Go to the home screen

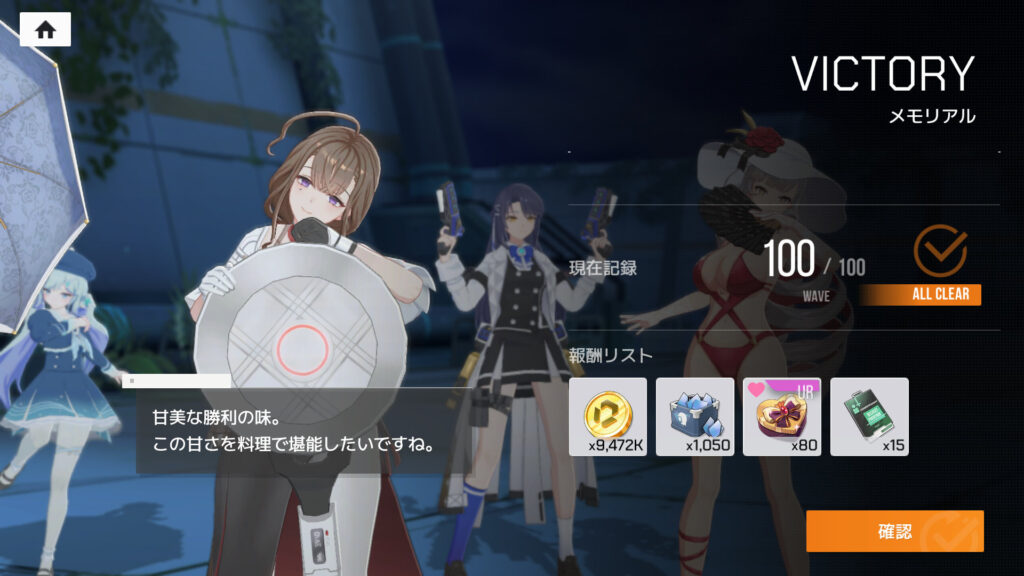(x=45, y=29)
